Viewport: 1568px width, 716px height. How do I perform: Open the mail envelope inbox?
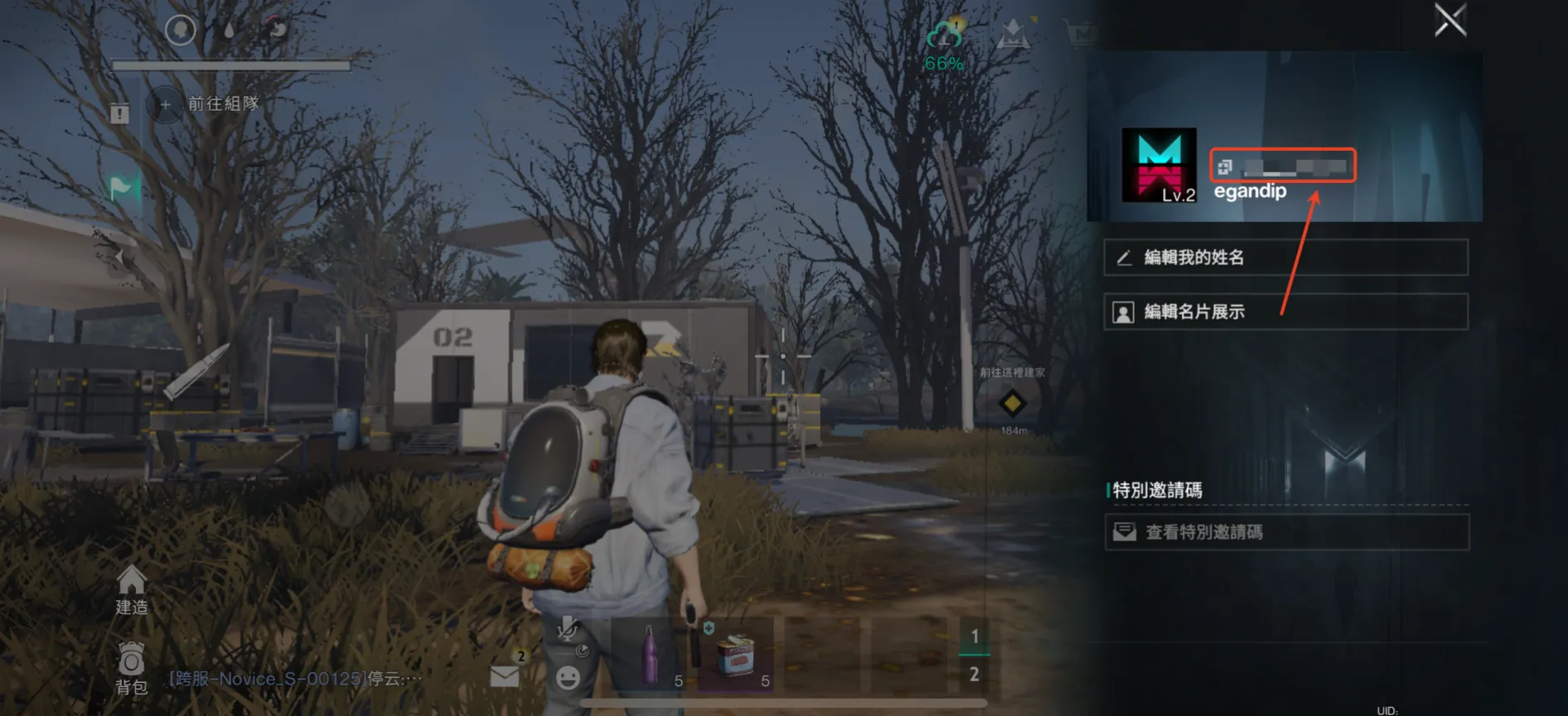point(505,675)
